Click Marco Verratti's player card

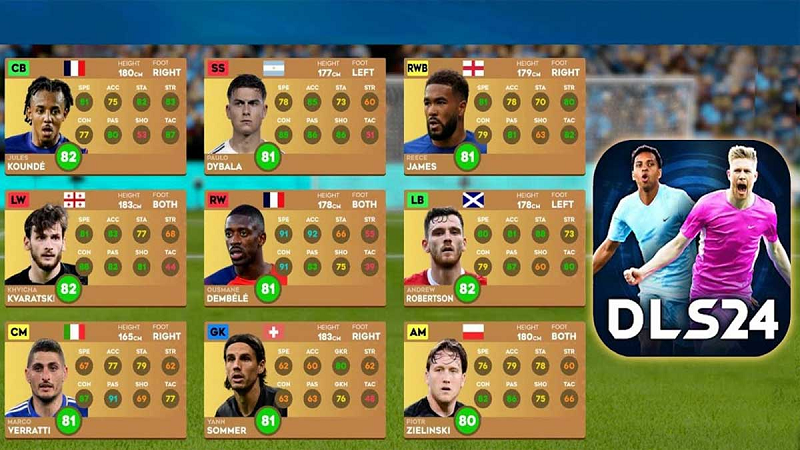click(95, 379)
